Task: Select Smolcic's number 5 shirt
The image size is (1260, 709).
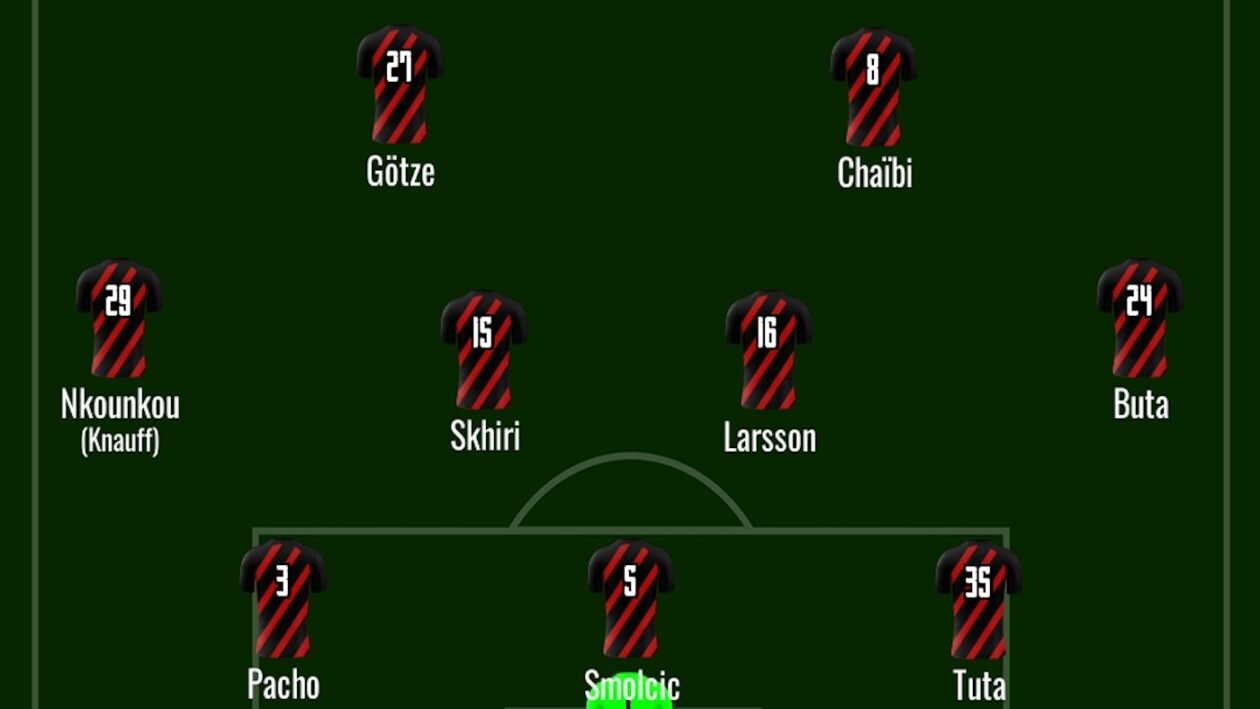Action: (630, 598)
